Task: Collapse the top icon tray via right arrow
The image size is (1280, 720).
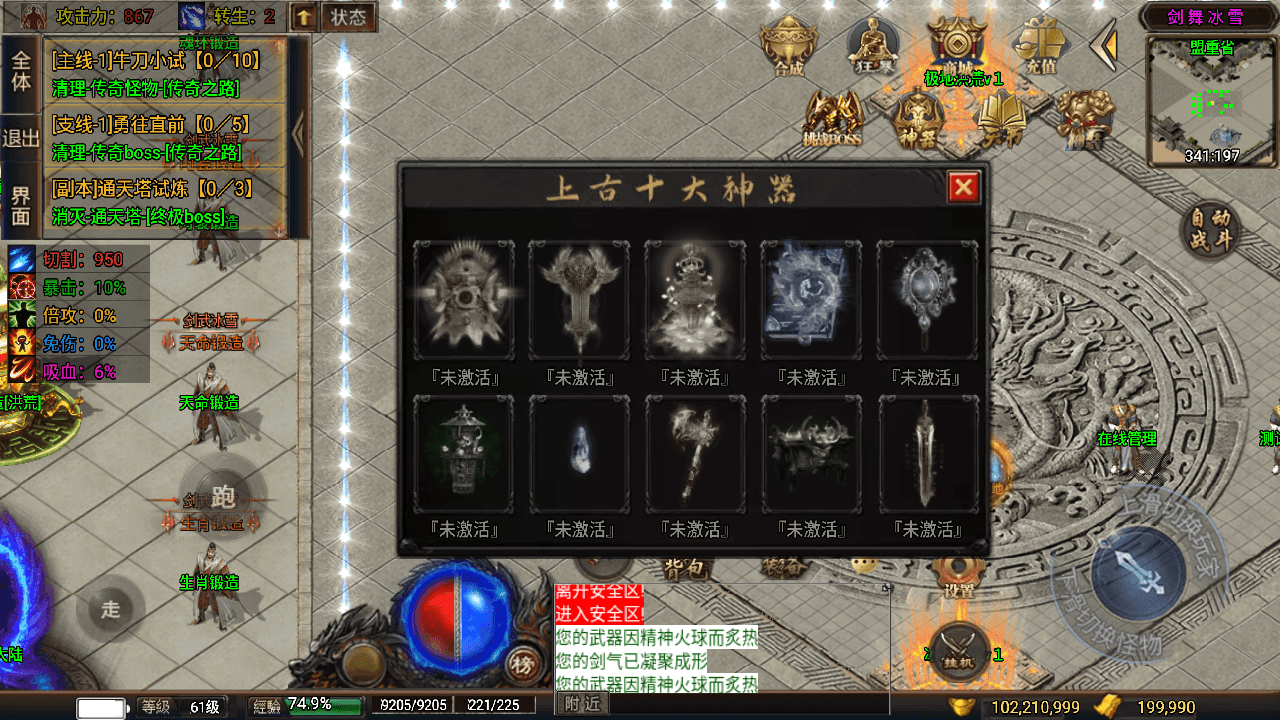Action: pyautogui.click(x=1103, y=42)
